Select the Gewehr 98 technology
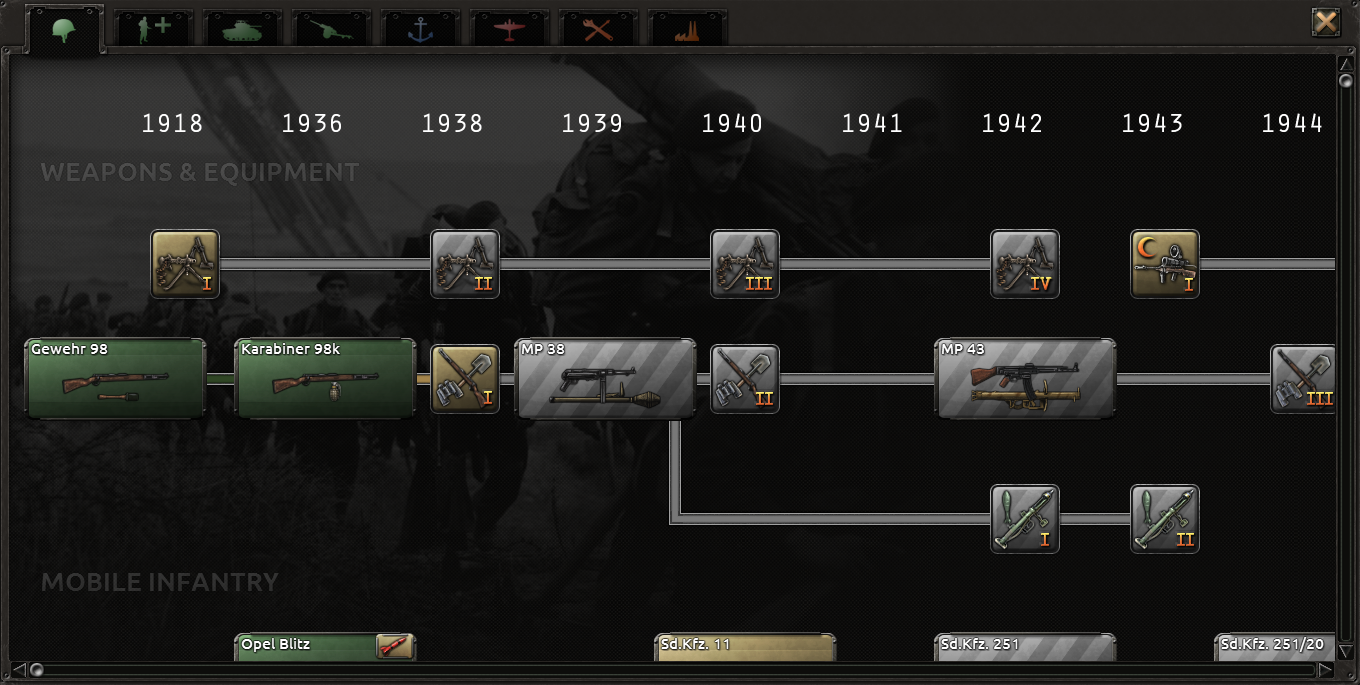The width and height of the screenshot is (1360, 685). pyautogui.click(x=115, y=378)
